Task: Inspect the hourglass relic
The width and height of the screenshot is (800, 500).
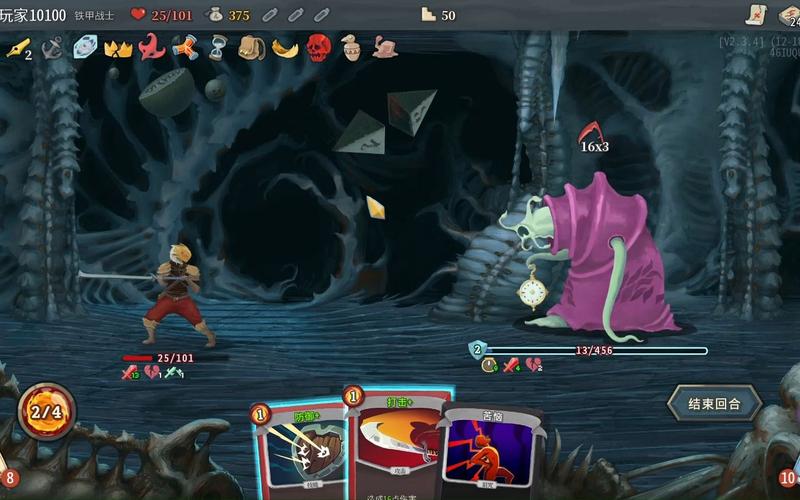Action: click(x=218, y=47)
